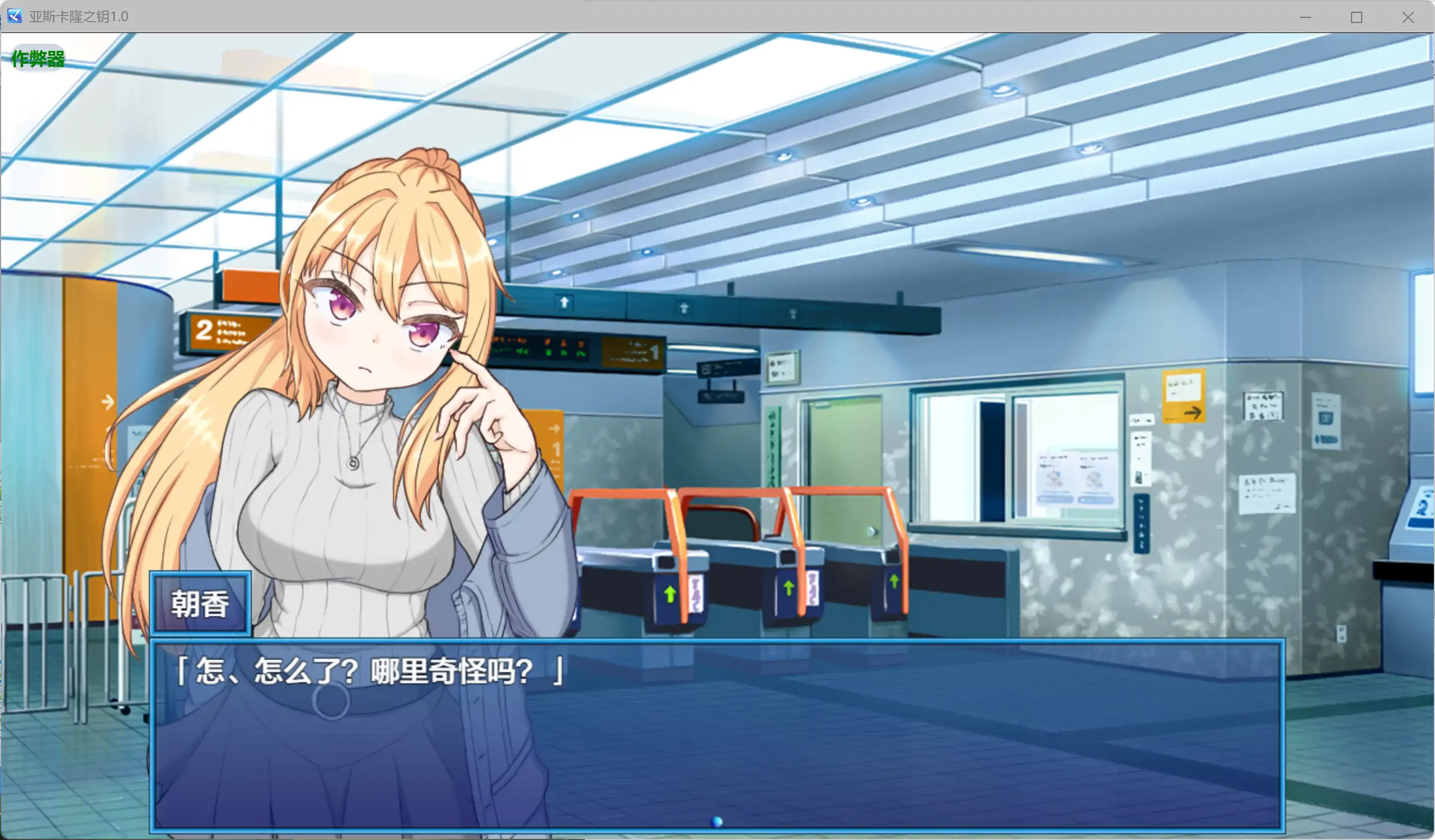Minimize the game window
Screen dimensions: 1435x840
[1305, 17]
